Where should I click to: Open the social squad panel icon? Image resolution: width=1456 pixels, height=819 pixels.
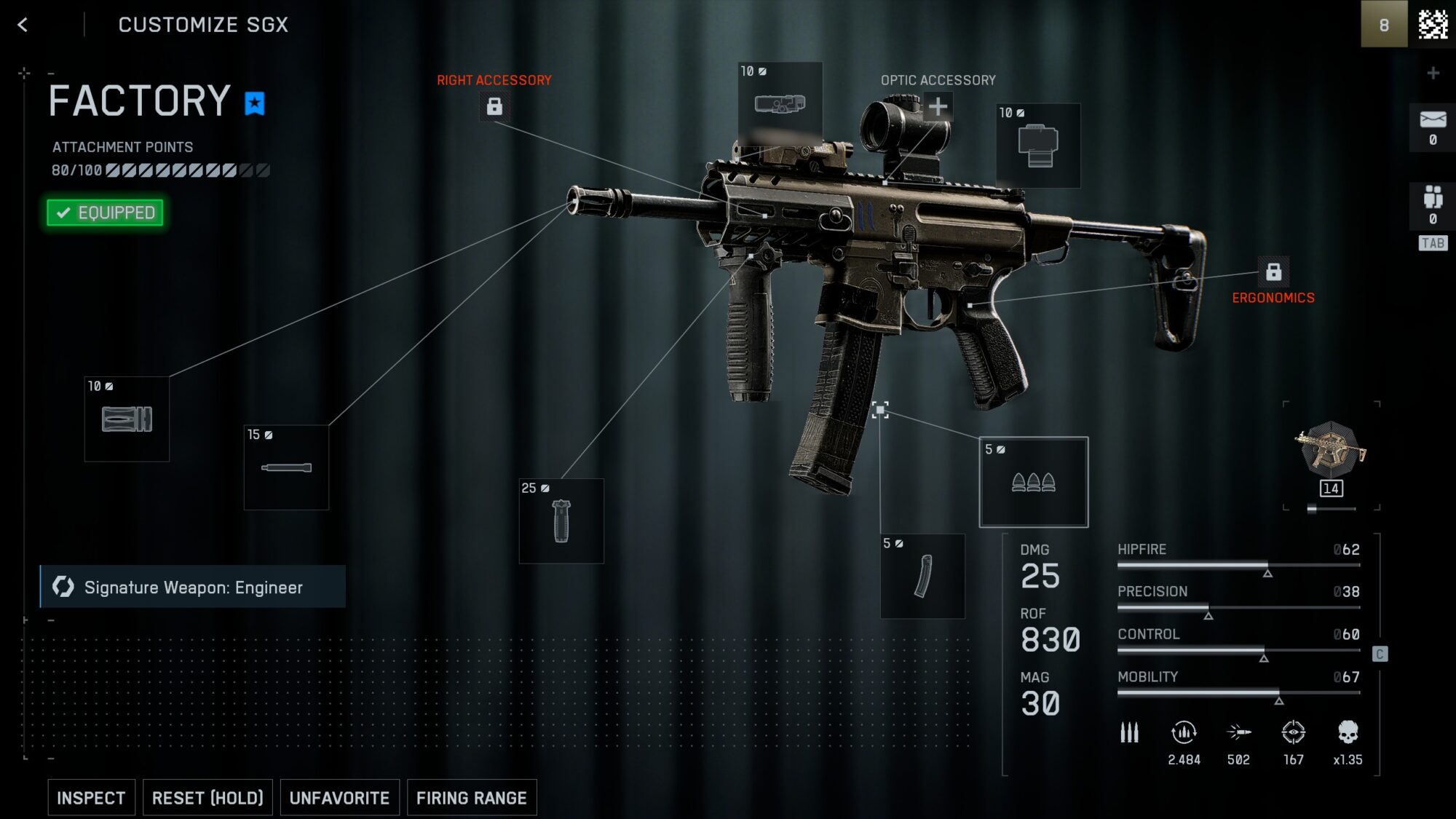coord(1433,197)
